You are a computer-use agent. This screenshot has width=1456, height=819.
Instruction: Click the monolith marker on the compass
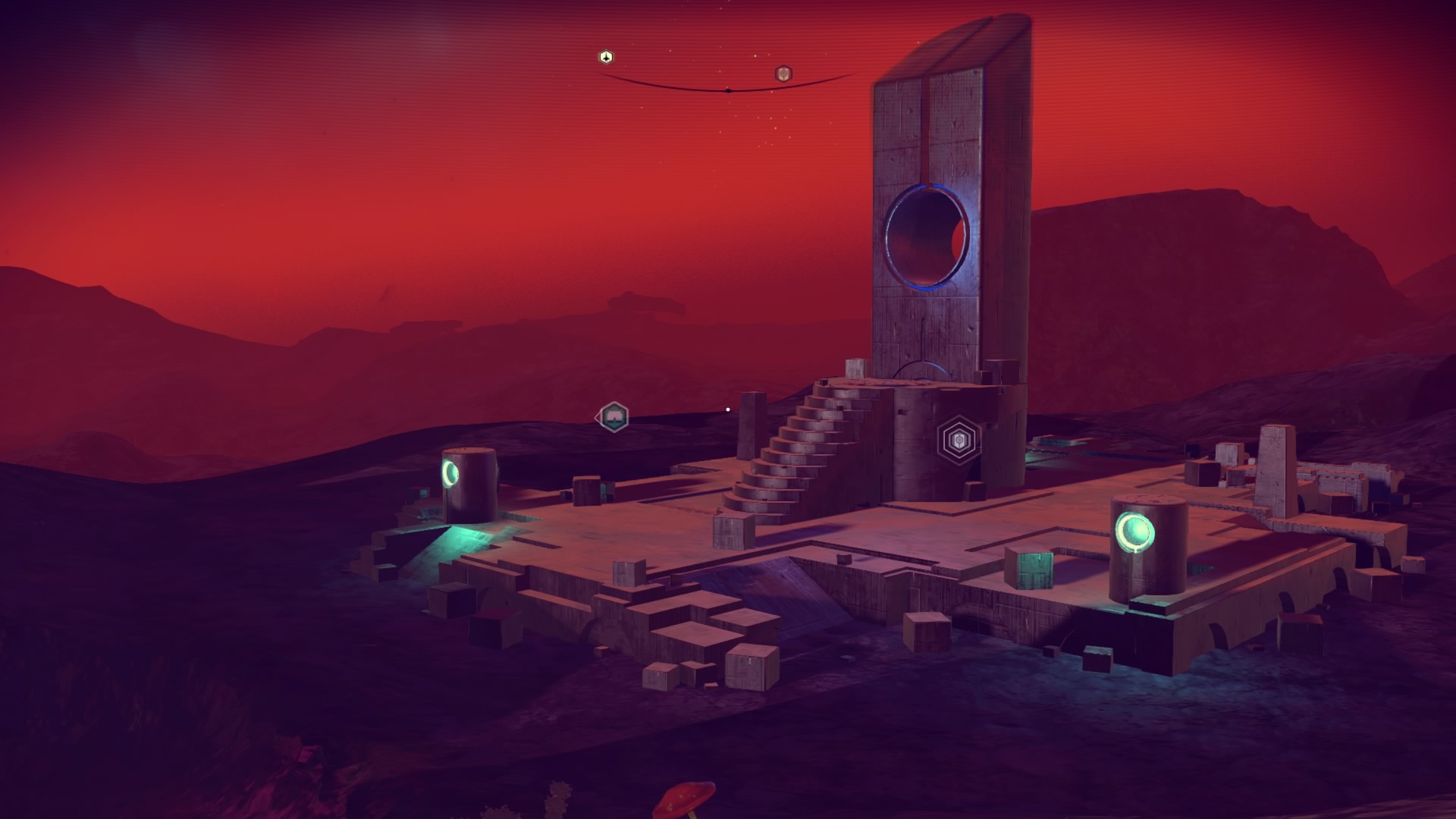click(783, 74)
